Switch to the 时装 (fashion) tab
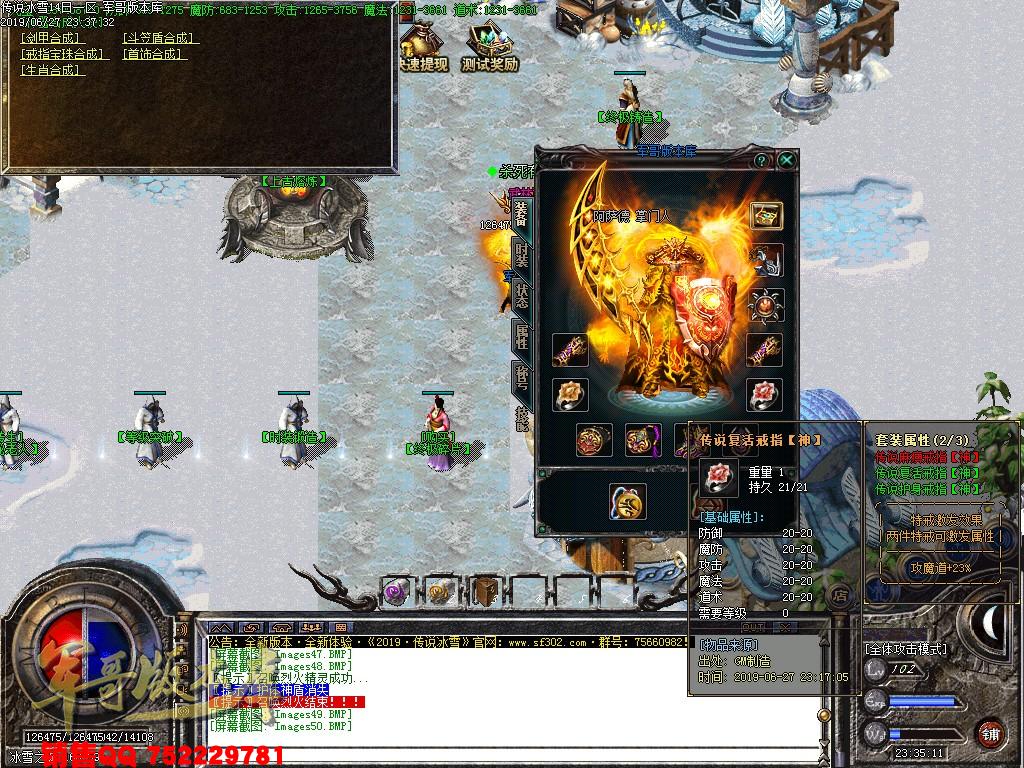The image size is (1024, 768). coord(521,254)
